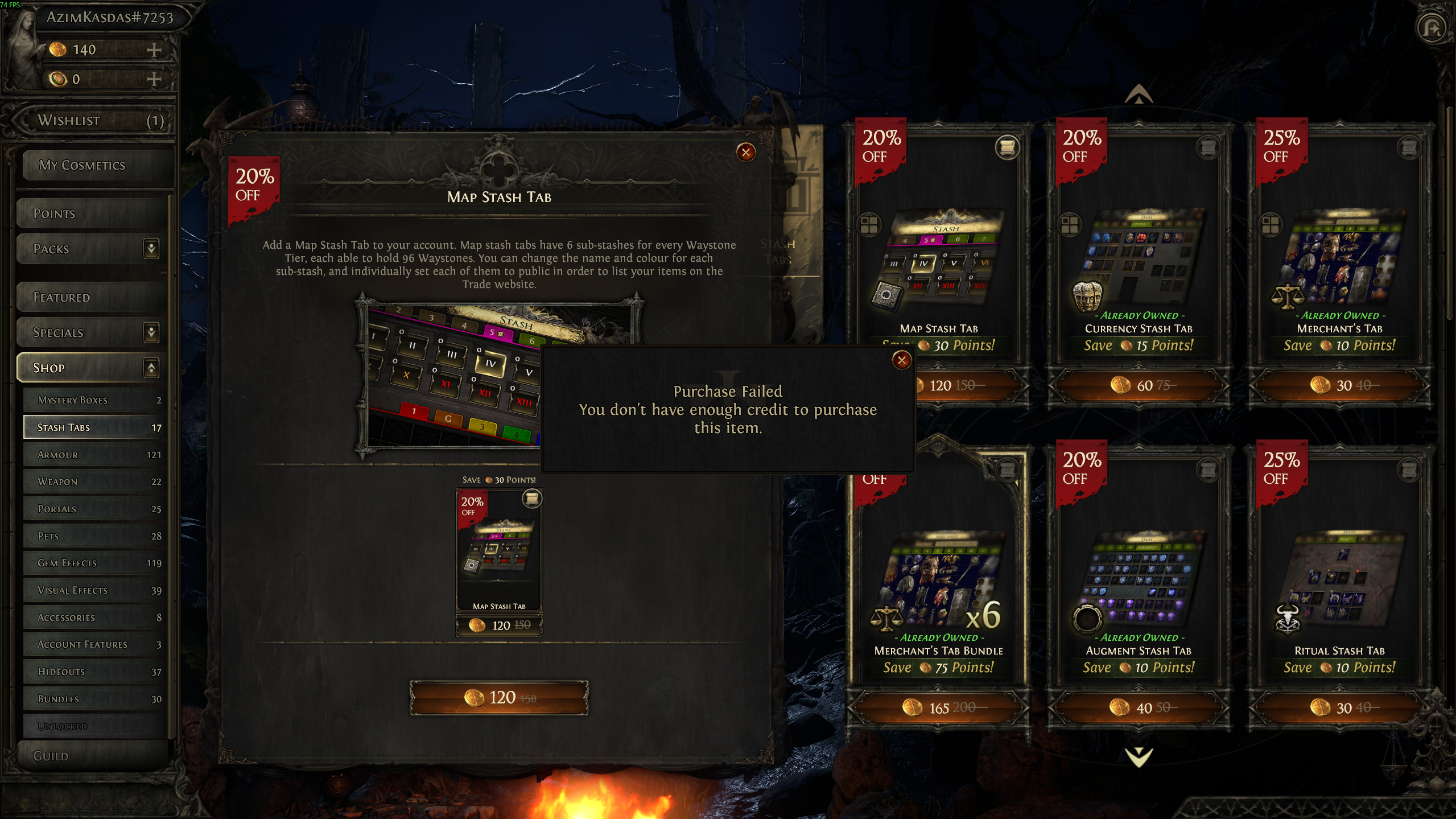The width and height of the screenshot is (1456, 819).
Task: Select the Currency Stash Tab card
Action: [1139, 262]
